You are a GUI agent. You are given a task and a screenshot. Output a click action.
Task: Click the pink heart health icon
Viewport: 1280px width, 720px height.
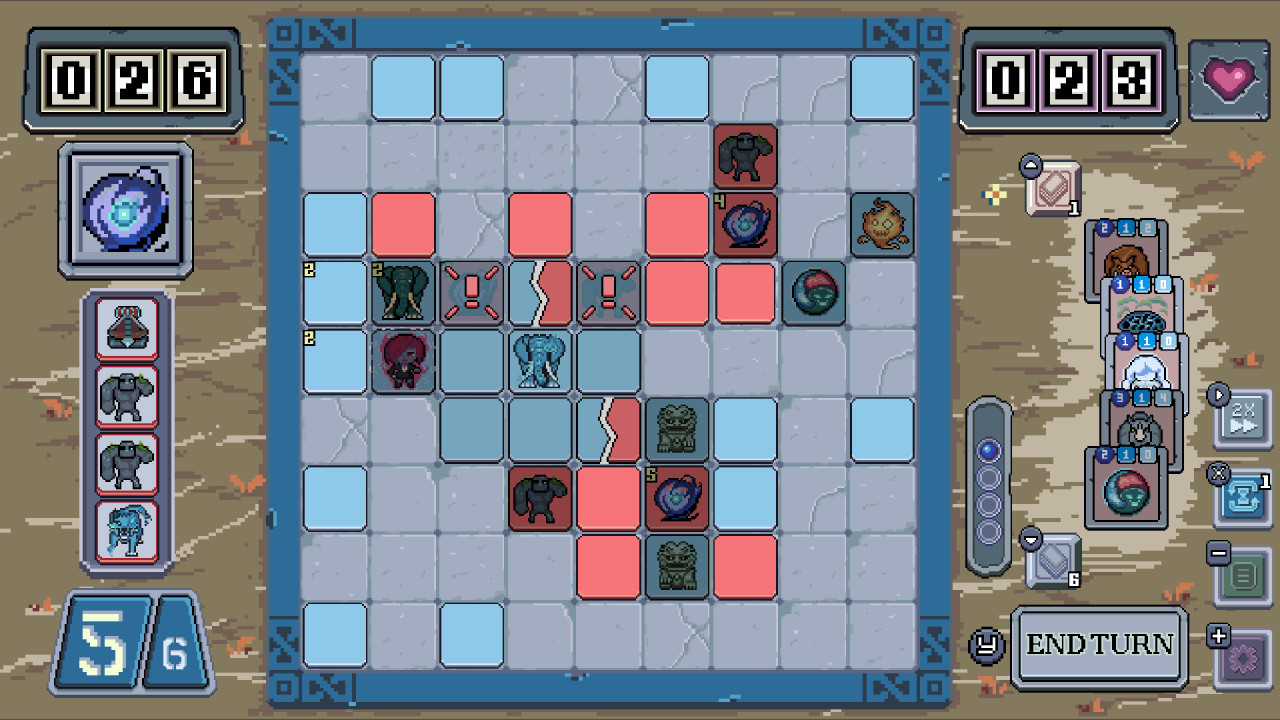(x=1229, y=78)
